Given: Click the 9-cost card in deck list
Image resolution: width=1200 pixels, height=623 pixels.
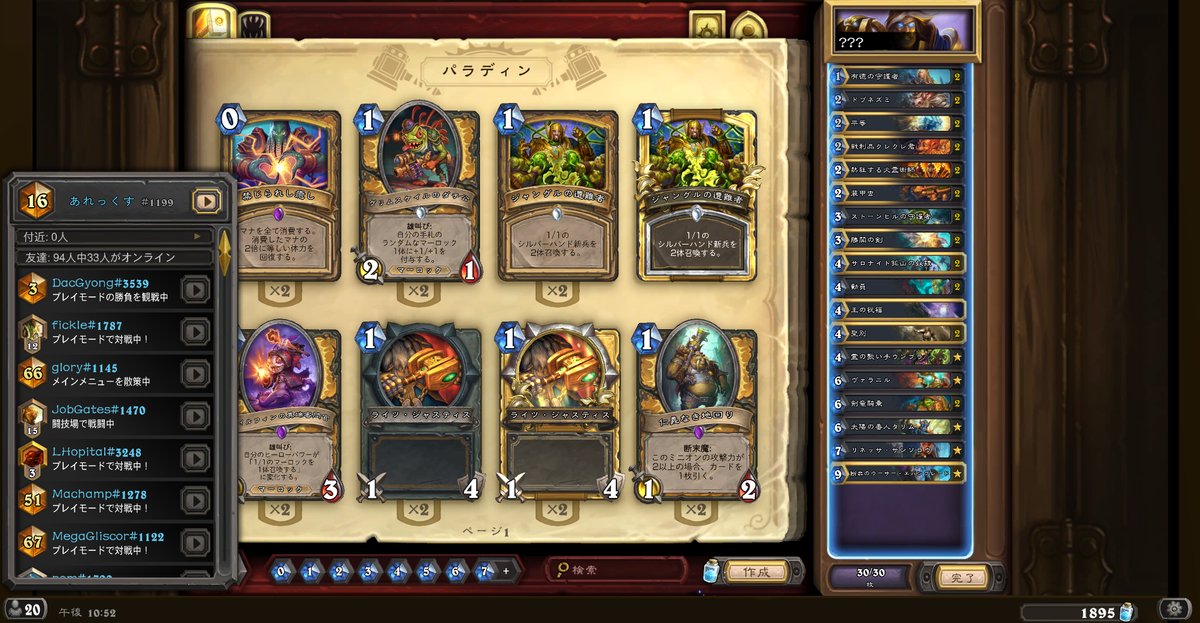Looking at the screenshot, I should pyautogui.click(x=896, y=473).
